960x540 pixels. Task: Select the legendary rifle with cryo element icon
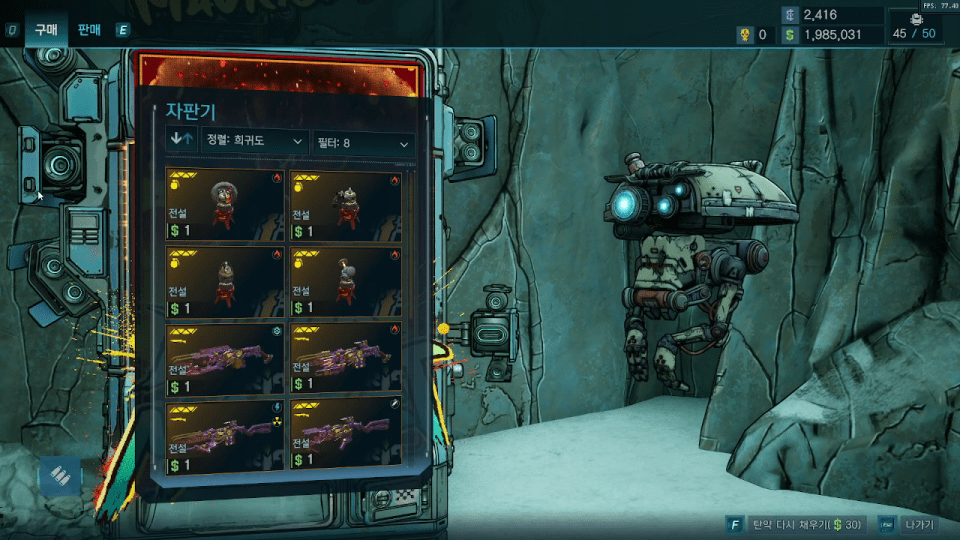(x=224, y=359)
